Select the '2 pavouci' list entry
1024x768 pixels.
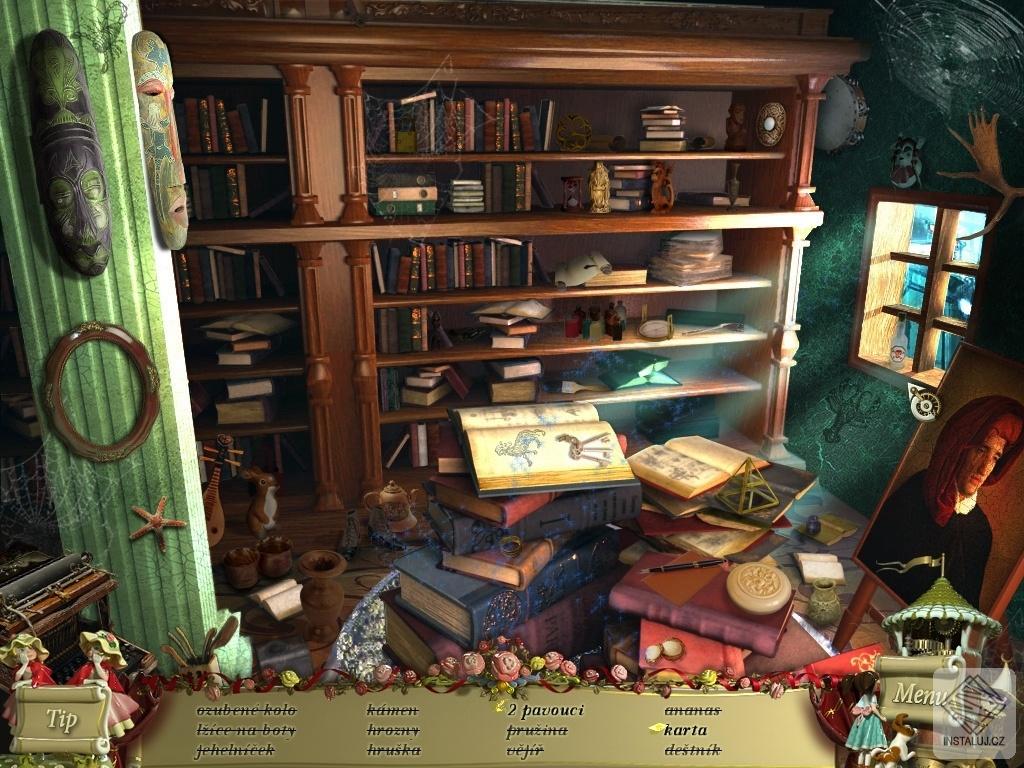(x=545, y=710)
